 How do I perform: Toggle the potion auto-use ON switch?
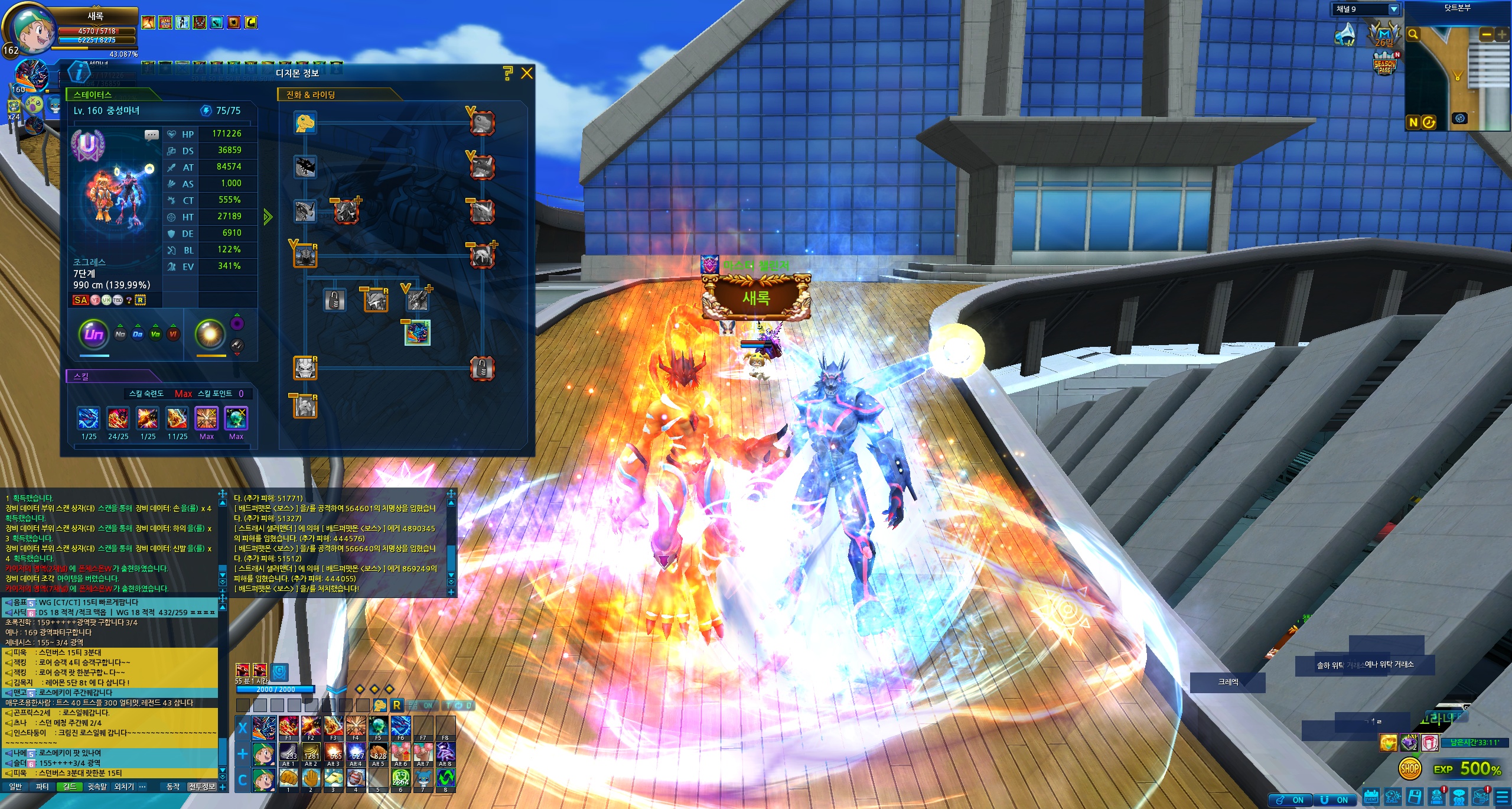[x=1291, y=800]
